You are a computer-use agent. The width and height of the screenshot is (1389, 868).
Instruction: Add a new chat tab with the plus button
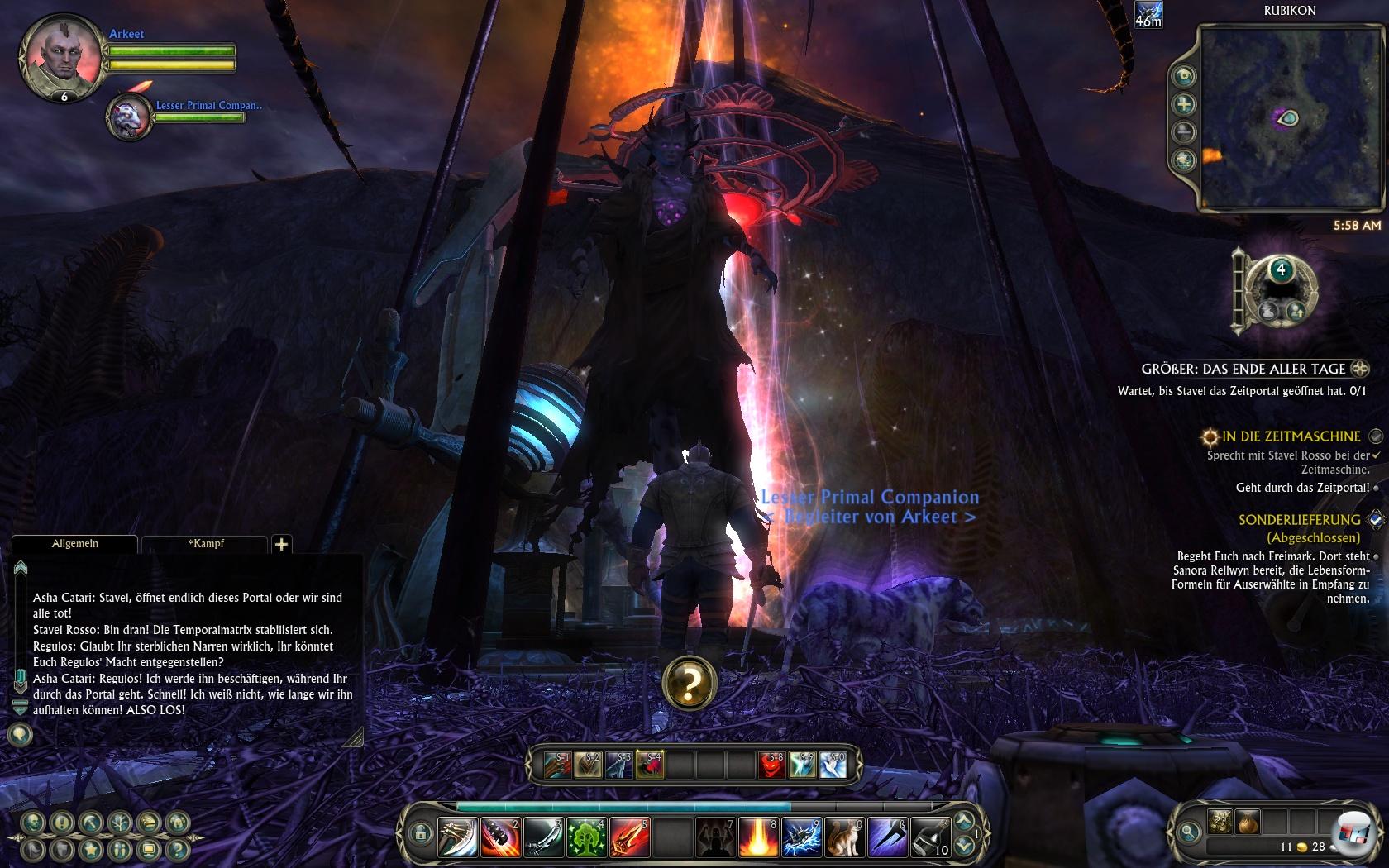click(281, 544)
